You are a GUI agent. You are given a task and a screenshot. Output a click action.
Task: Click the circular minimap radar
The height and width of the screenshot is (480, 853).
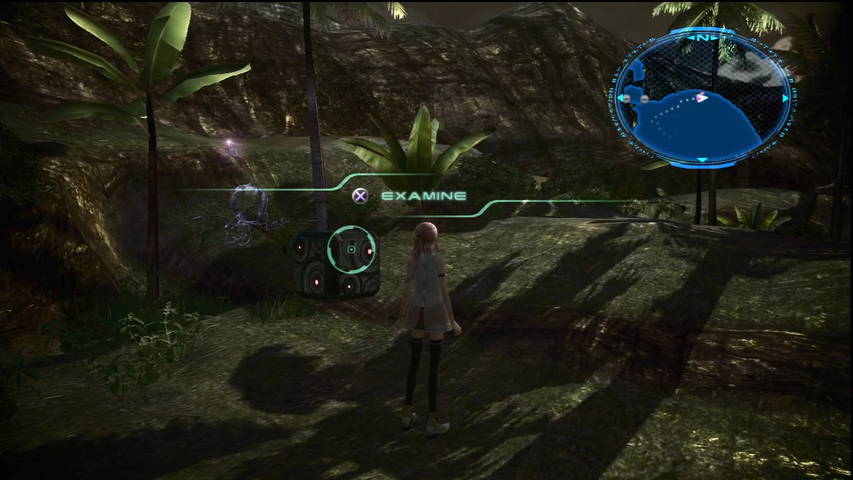click(703, 97)
